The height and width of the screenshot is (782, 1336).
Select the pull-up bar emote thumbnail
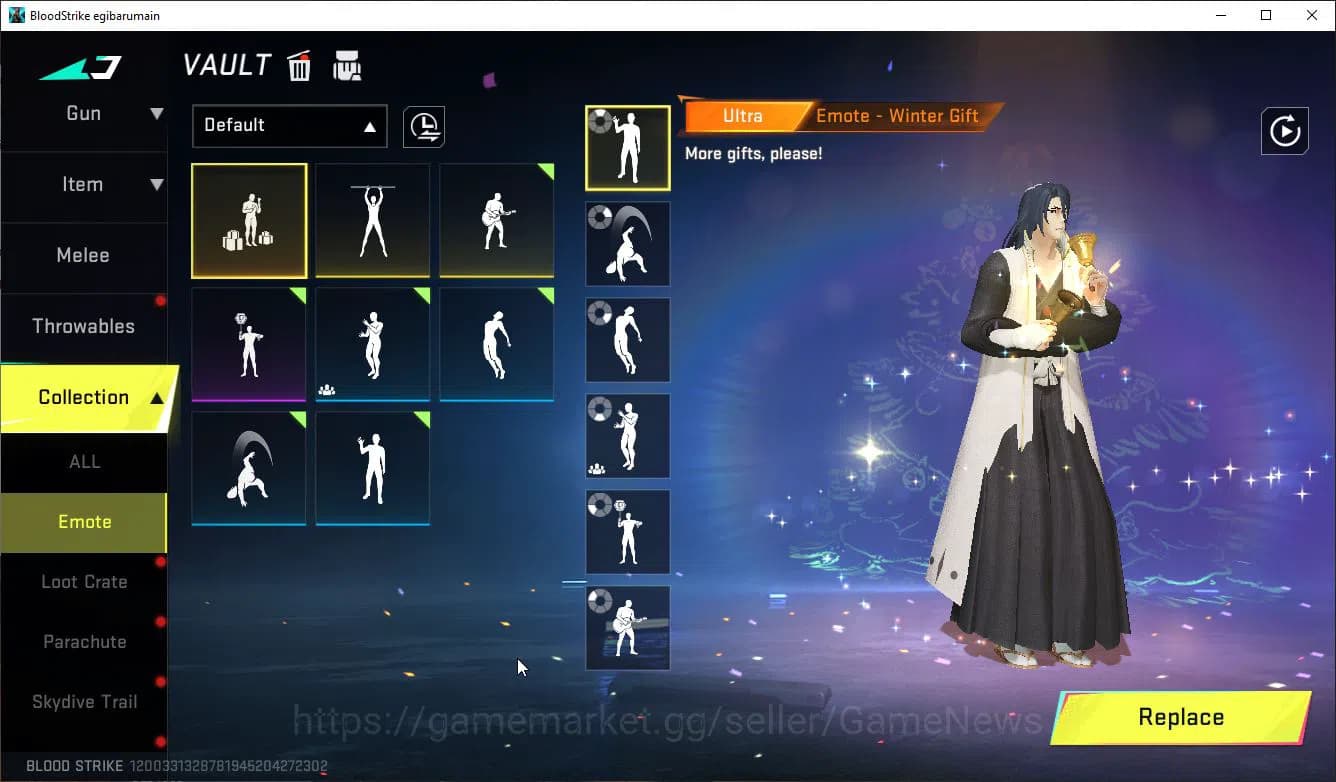(x=372, y=219)
